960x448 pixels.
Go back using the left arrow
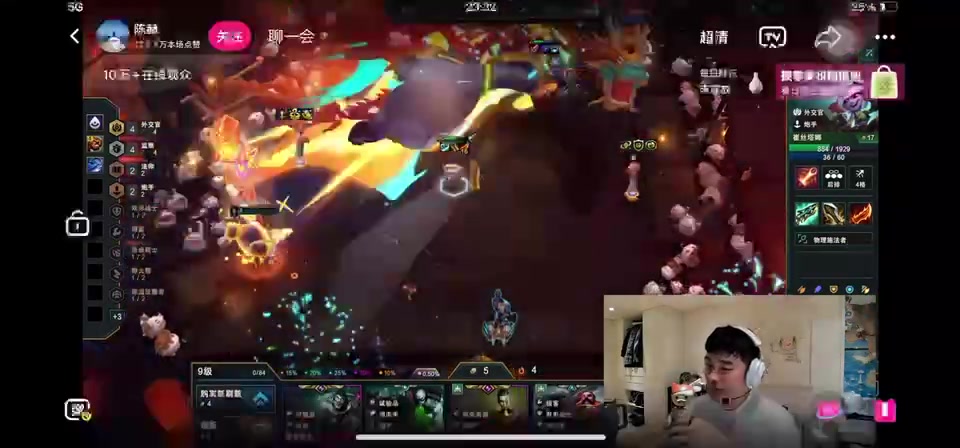[x=75, y=36]
